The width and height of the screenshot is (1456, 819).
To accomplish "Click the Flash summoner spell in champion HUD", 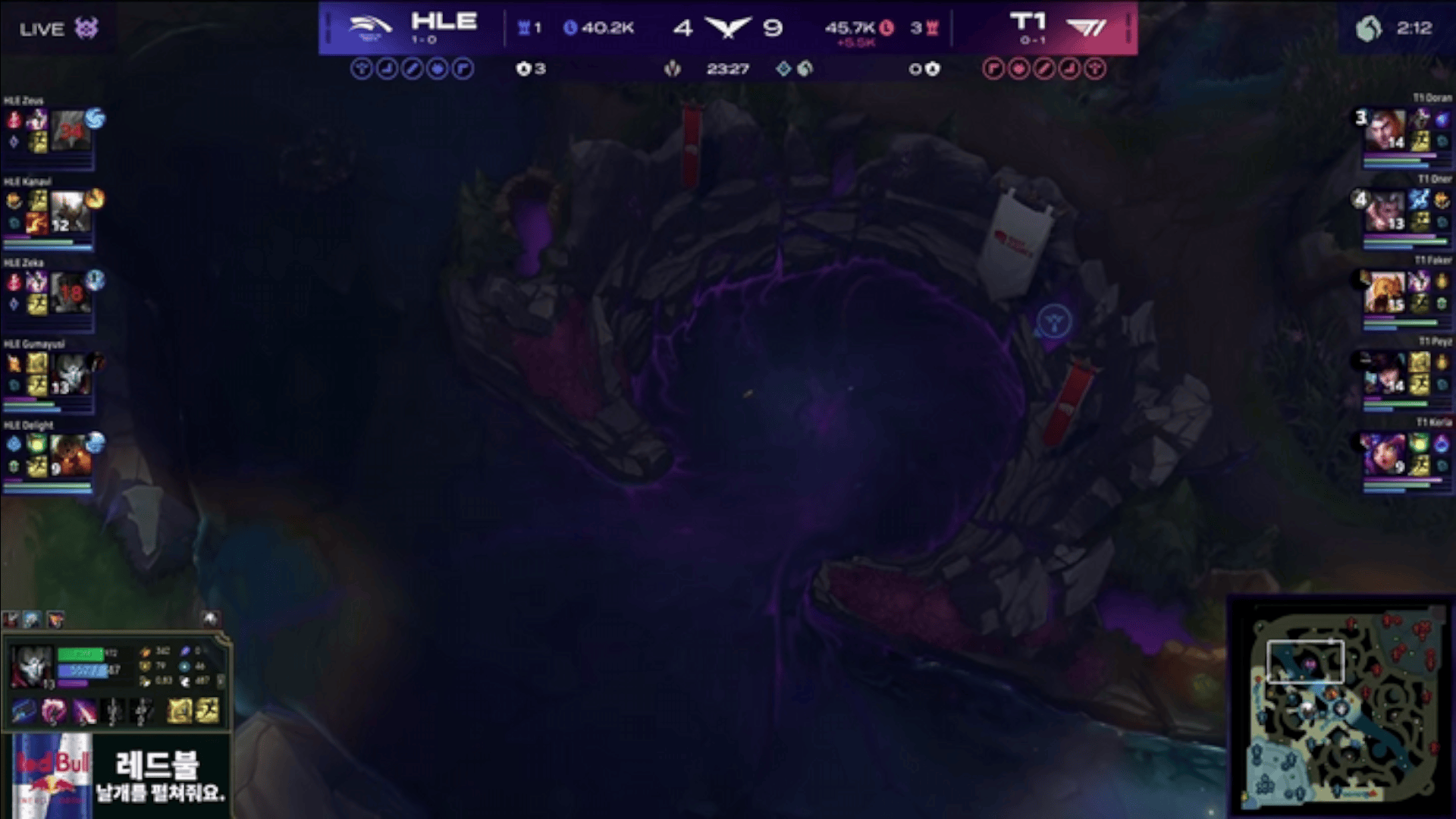I will click(x=207, y=711).
